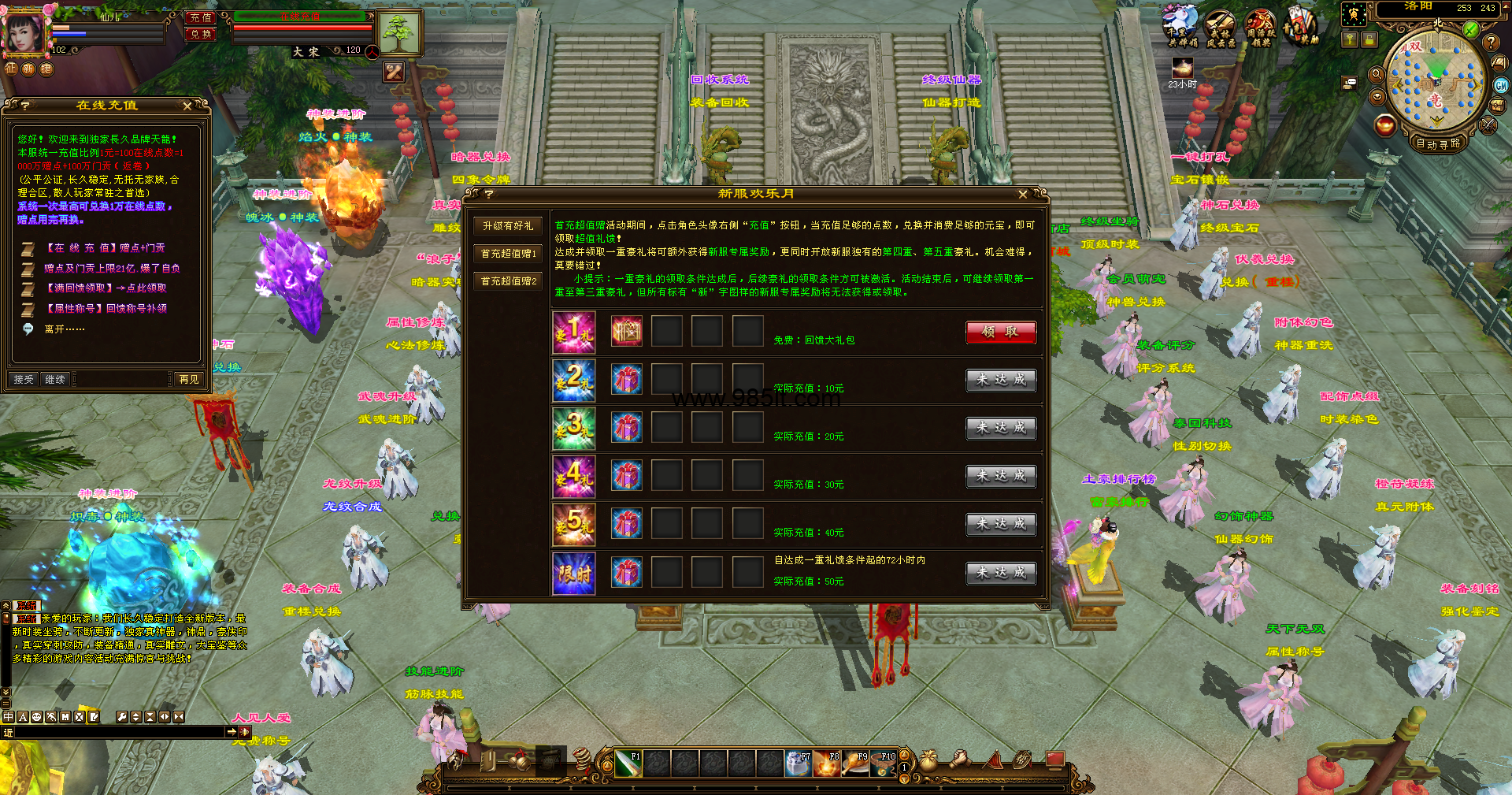
Task: Choose 离开 to leave the dialogue
Action: (x=65, y=329)
